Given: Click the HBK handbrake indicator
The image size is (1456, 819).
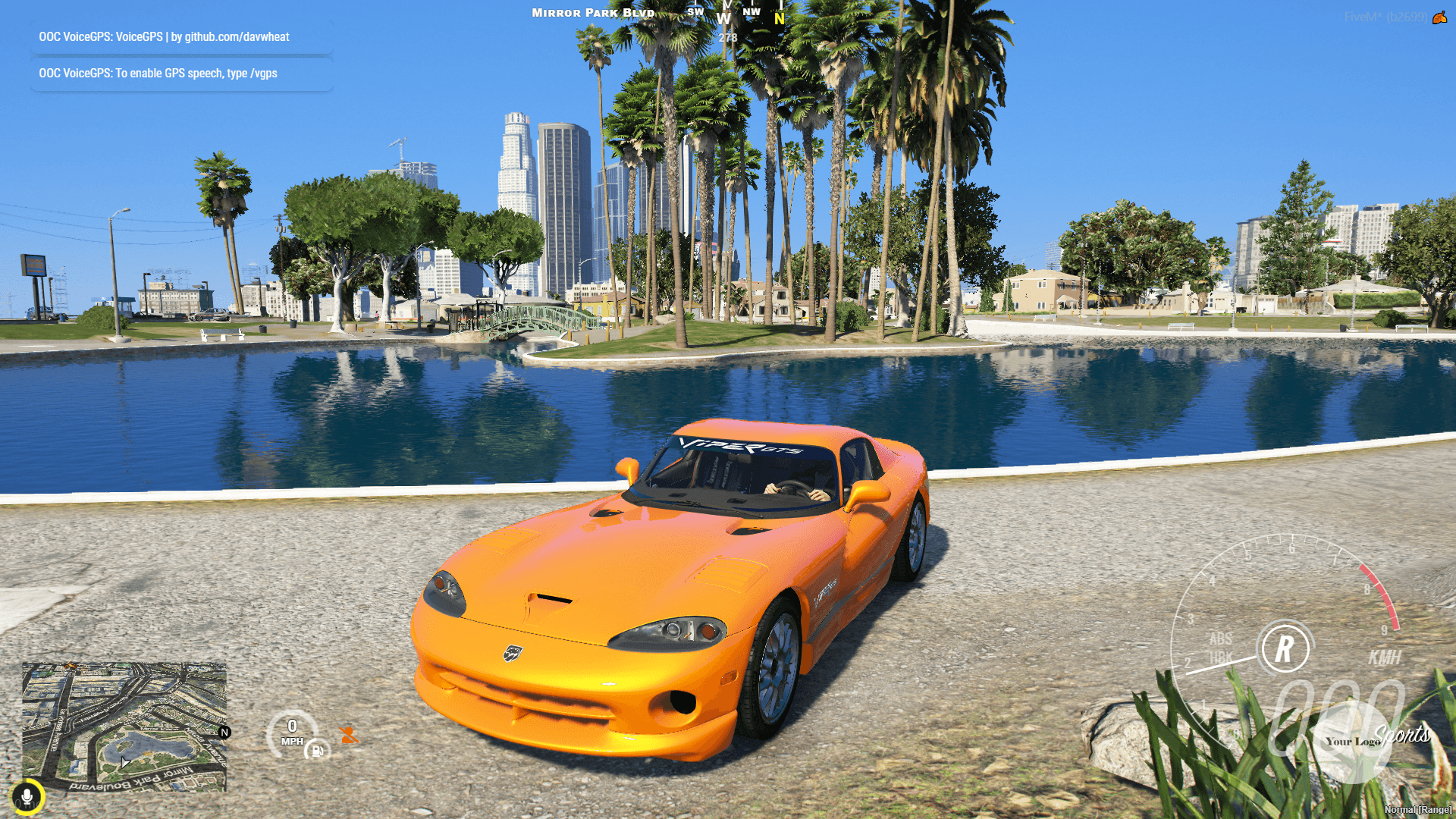Looking at the screenshot, I should coord(1221,655).
